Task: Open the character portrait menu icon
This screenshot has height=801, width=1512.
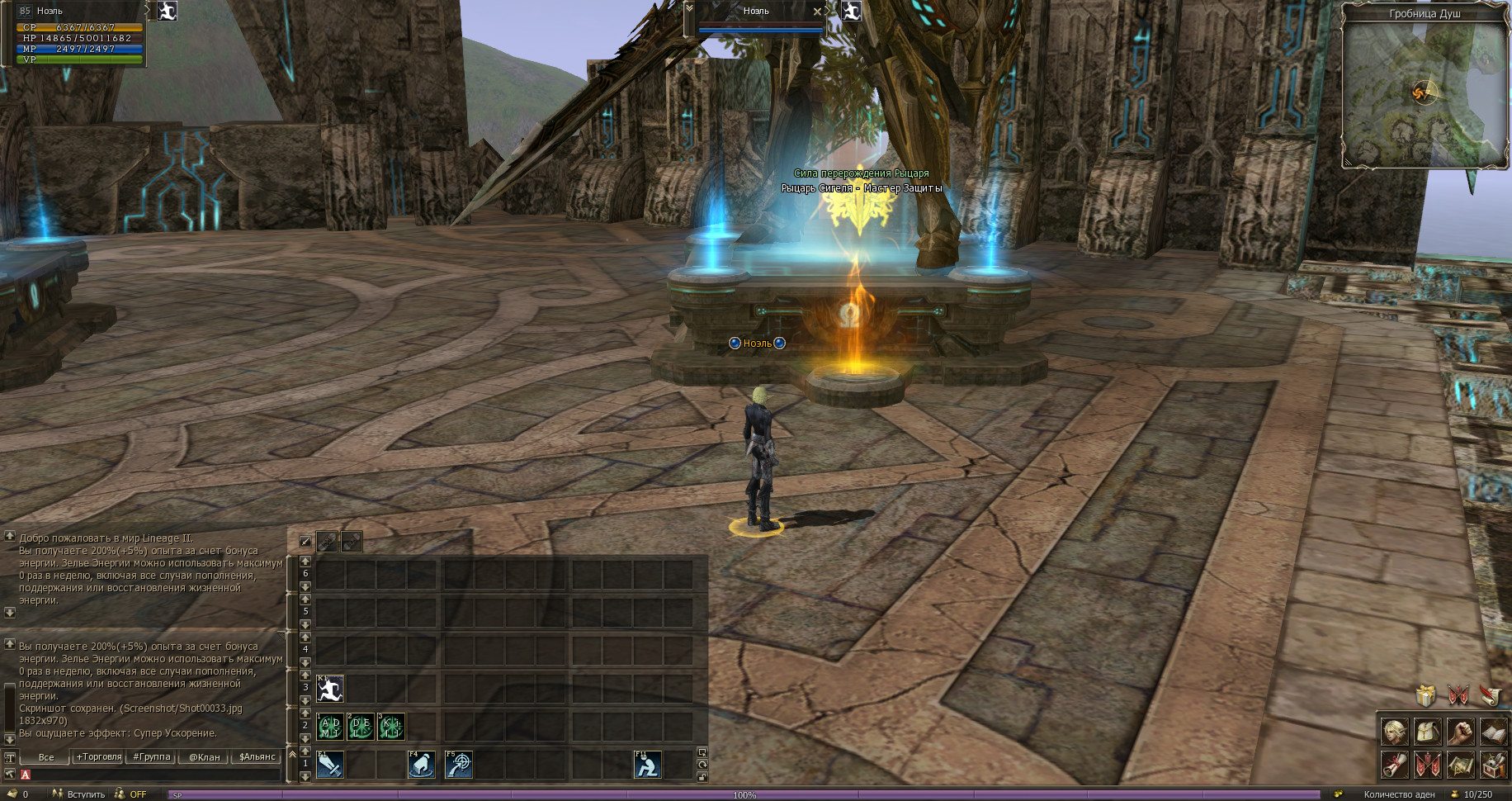Action: [x=1395, y=731]
